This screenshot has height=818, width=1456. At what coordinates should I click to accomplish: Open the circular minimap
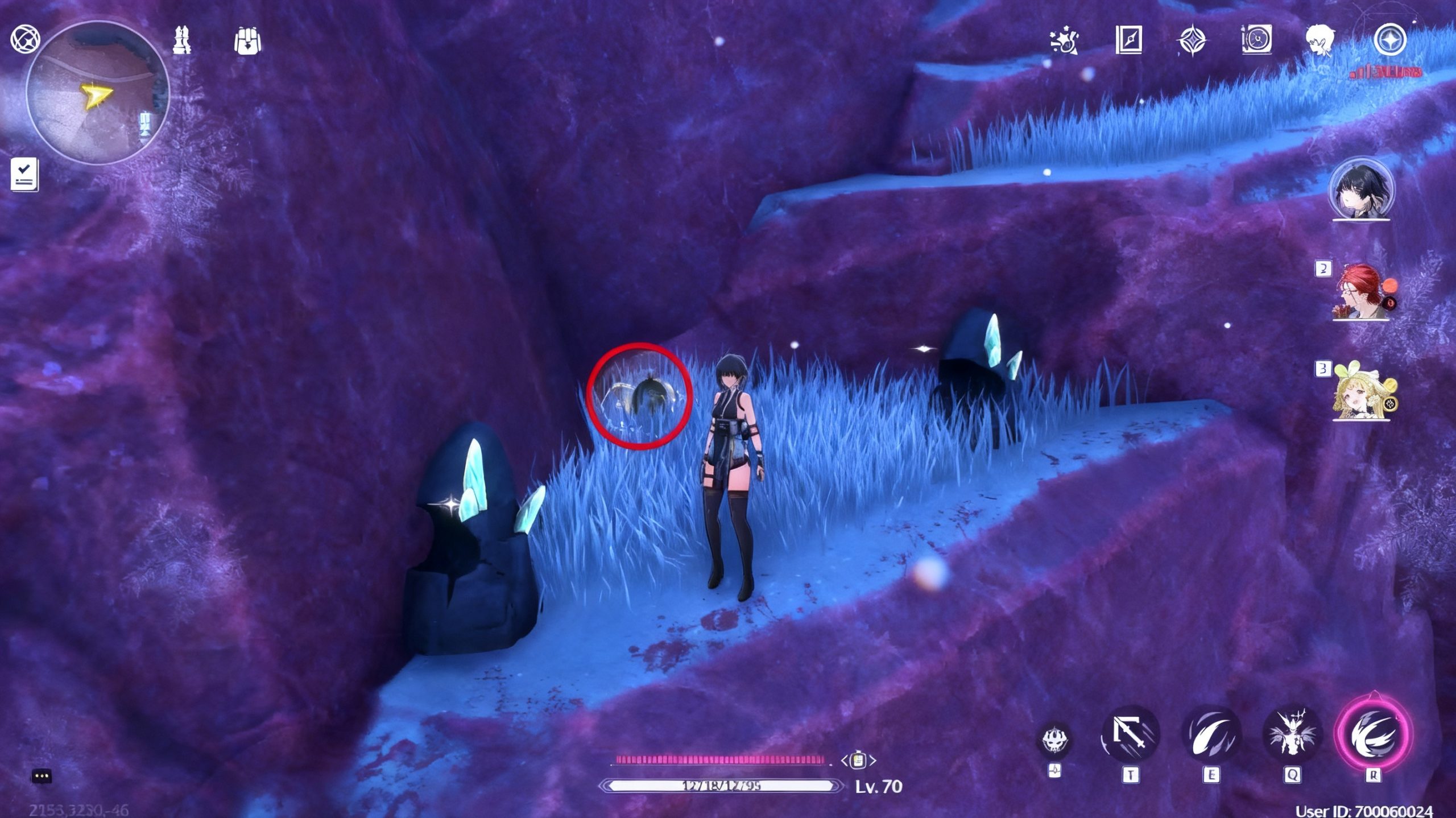coord(97,93)
